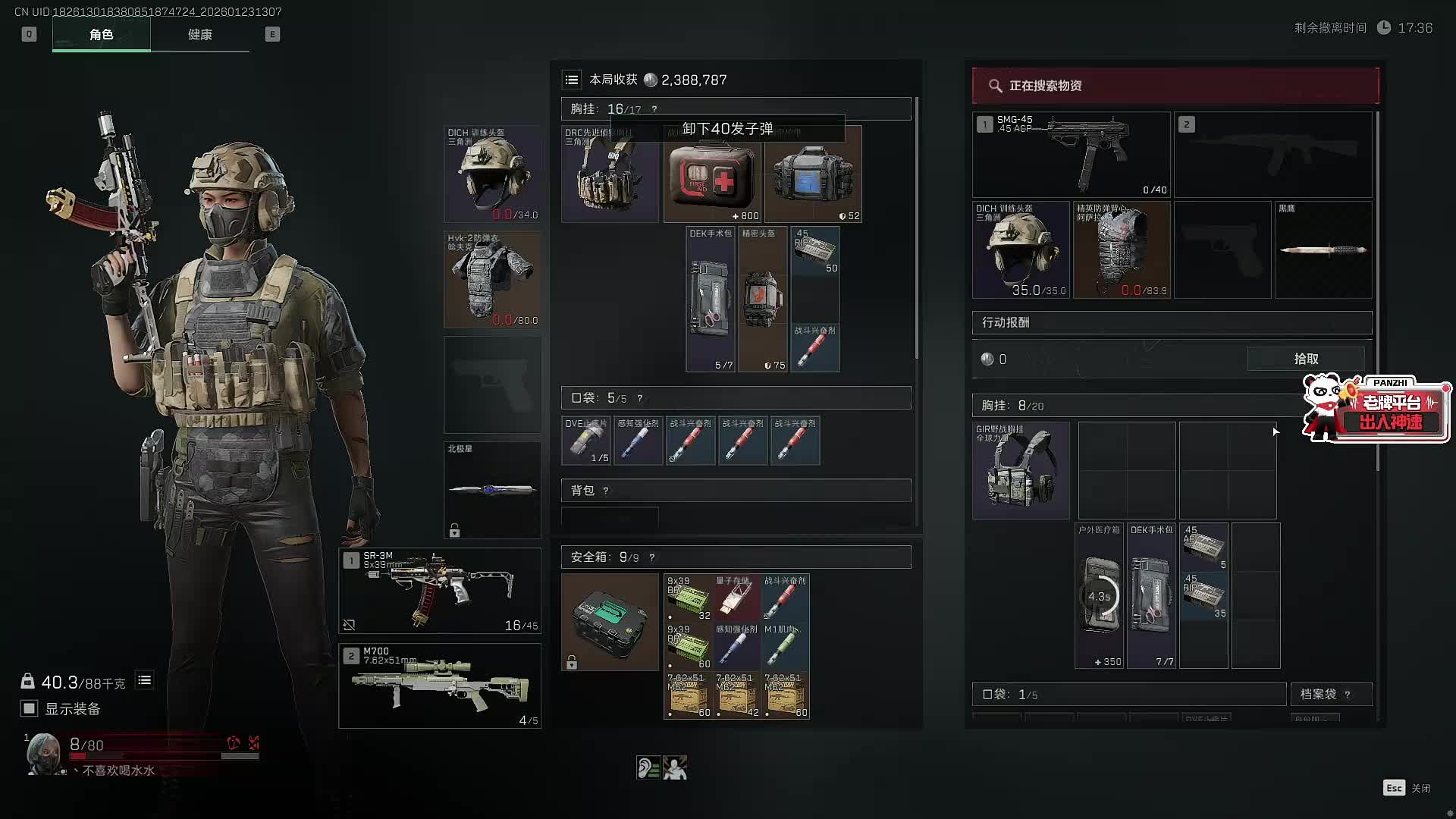The width and height of the screenshot is (1456, 819).
Task: Select the M700 sniper rifle slot
Action: [440, 686]
